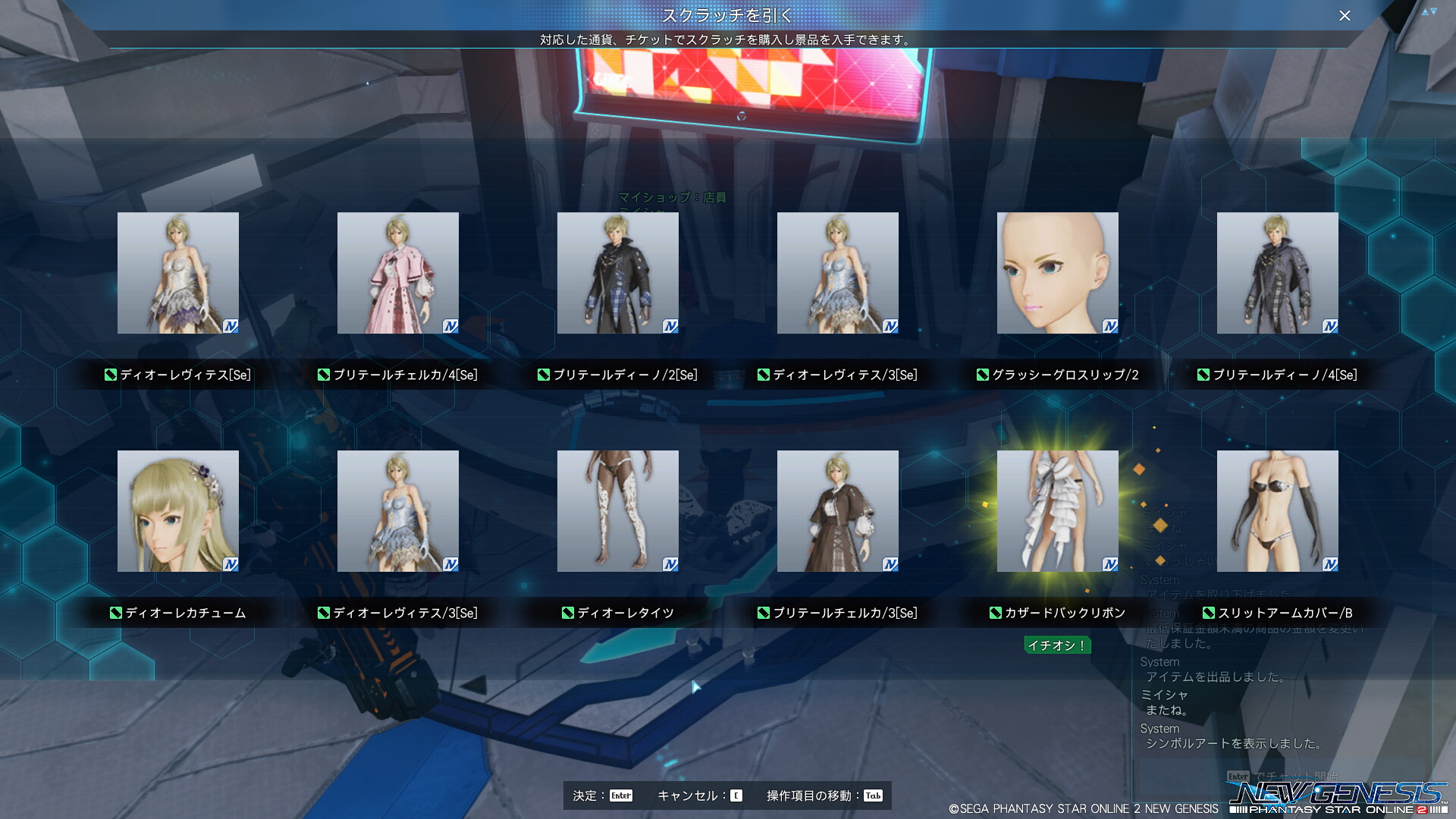Choose the ディオーレカチューム hairstyle item

coord(178,511)
